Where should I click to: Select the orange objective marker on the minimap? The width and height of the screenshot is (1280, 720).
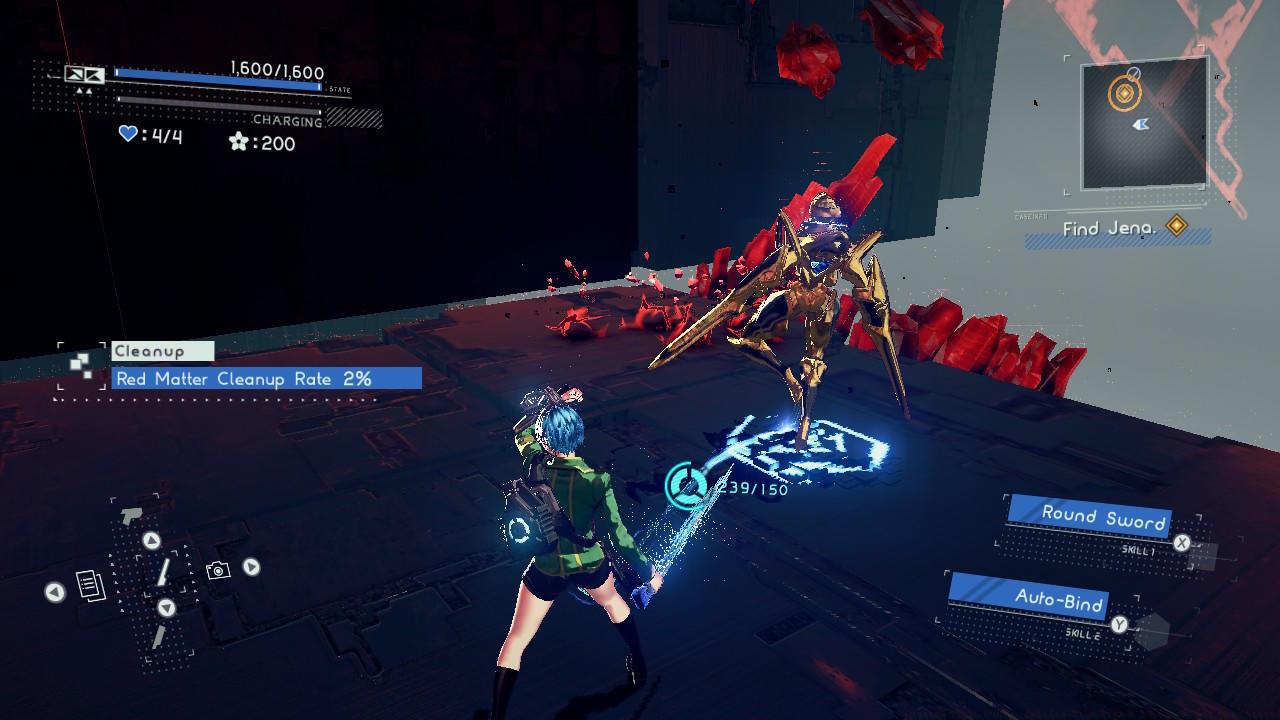1124,93
